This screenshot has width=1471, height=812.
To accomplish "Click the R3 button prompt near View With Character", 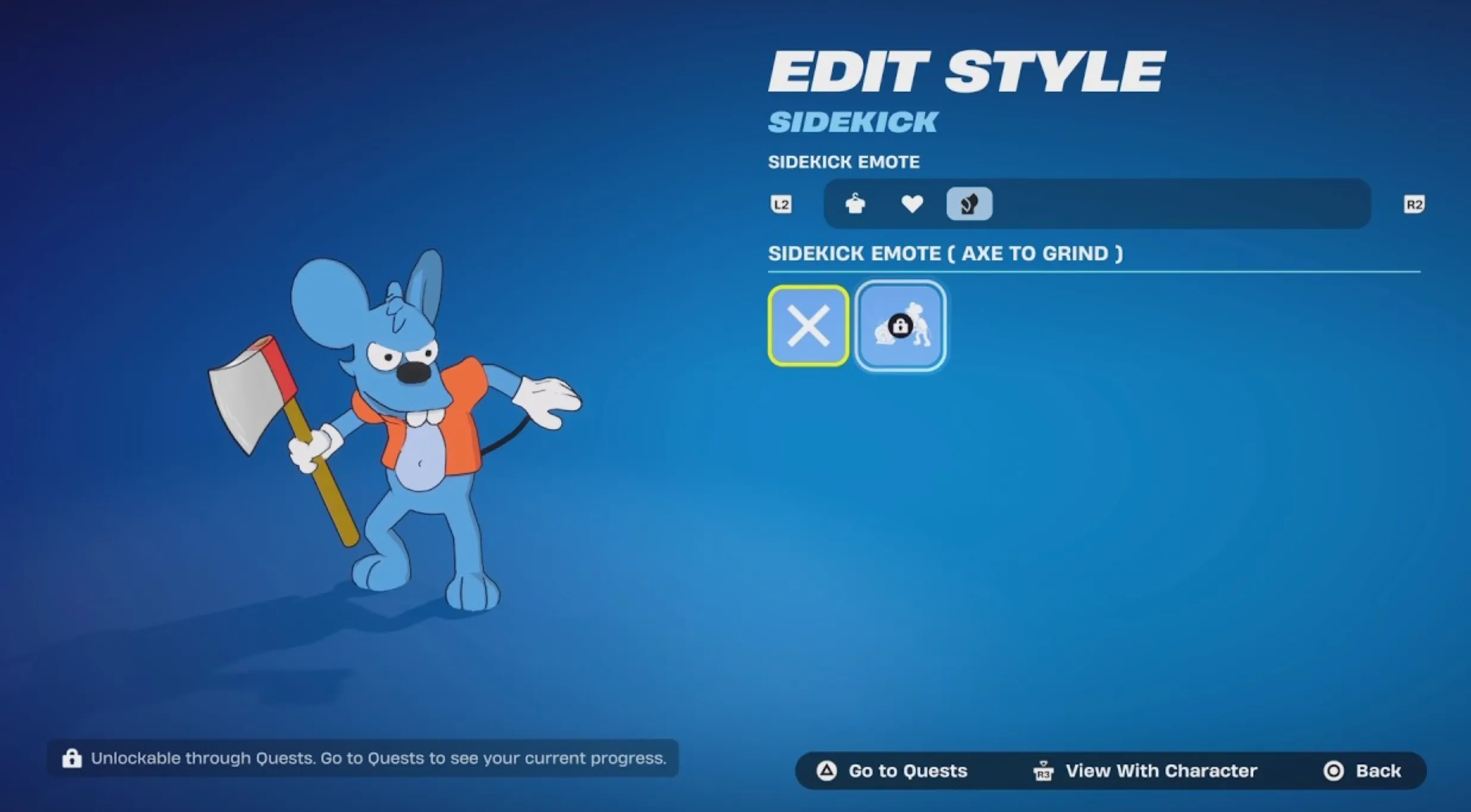I will coord(1044,770).
